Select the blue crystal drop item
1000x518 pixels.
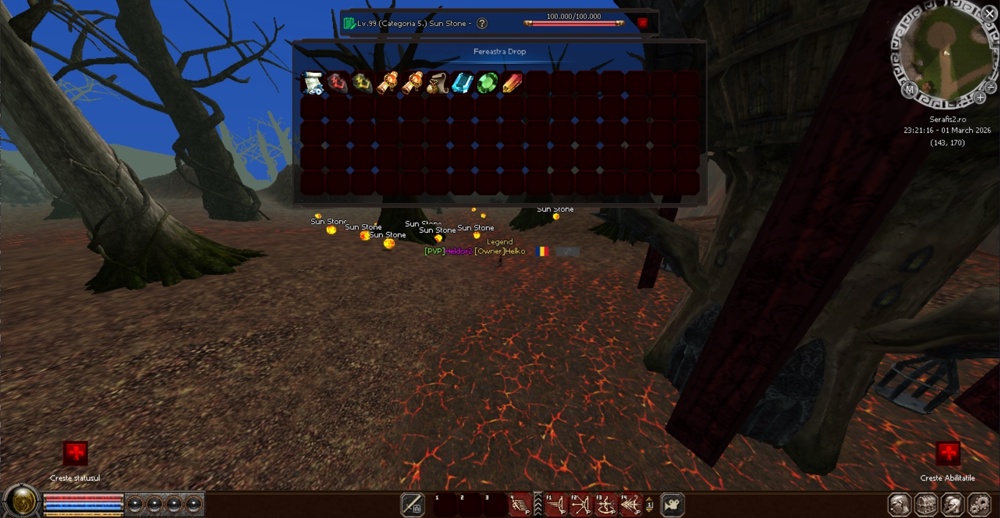(462, 83)
